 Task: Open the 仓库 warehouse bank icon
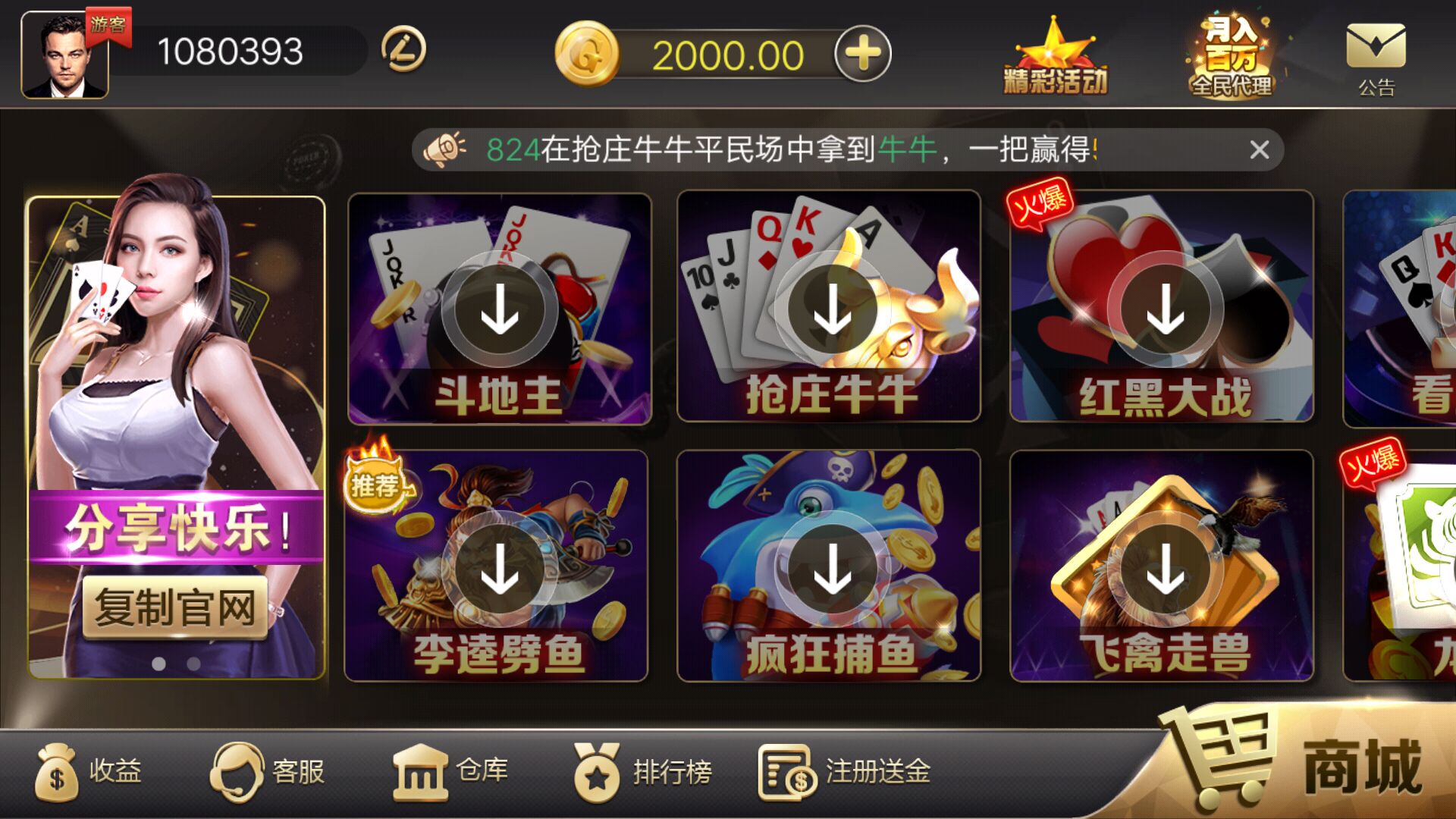[x=422, y=772]
